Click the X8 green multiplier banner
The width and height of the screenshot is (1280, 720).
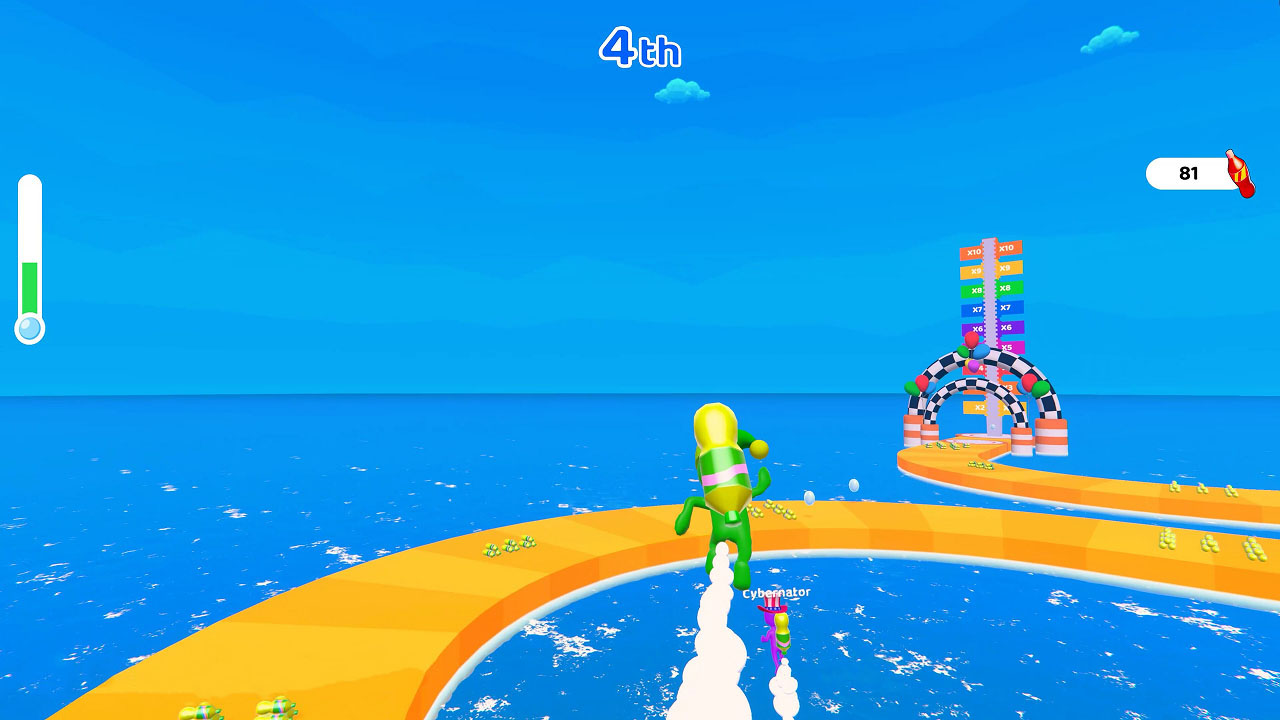[975, 288]
